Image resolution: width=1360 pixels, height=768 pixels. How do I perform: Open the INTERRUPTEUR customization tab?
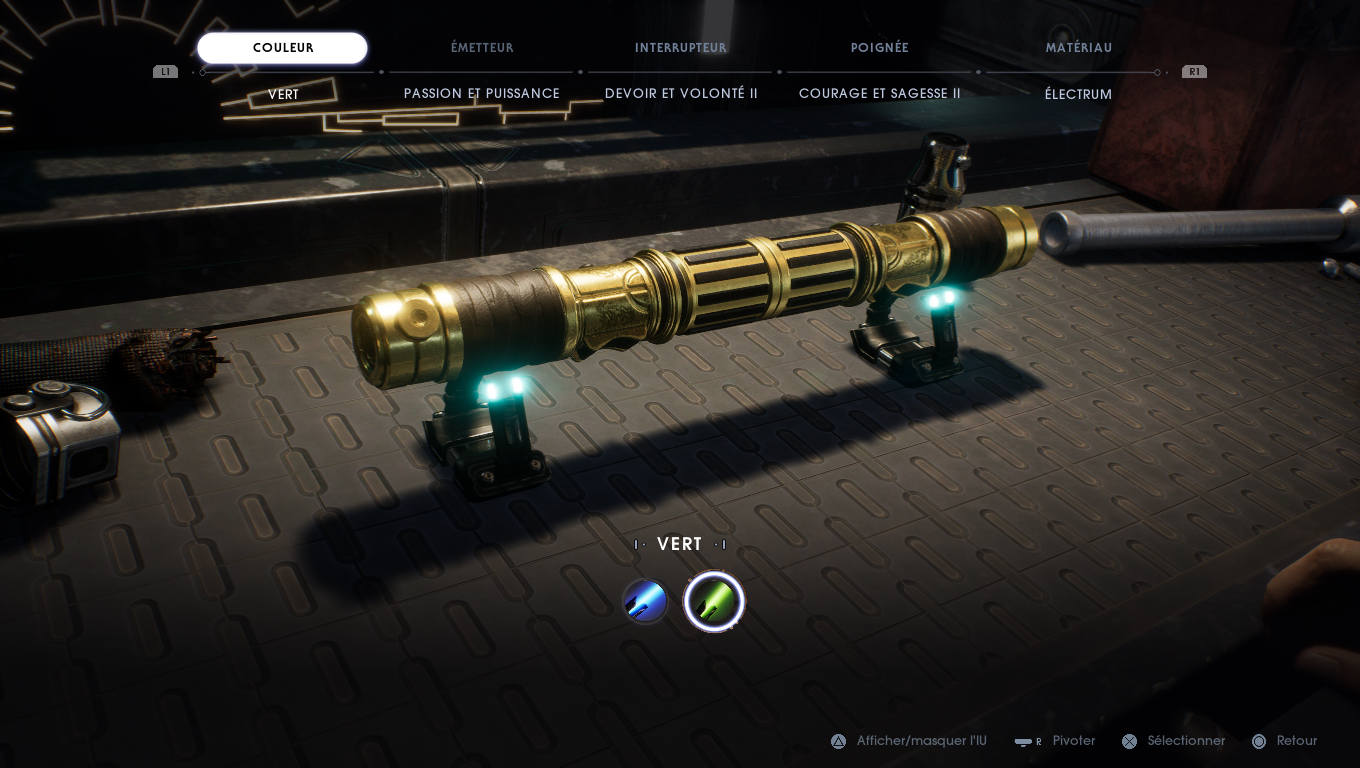pos(681,47)
